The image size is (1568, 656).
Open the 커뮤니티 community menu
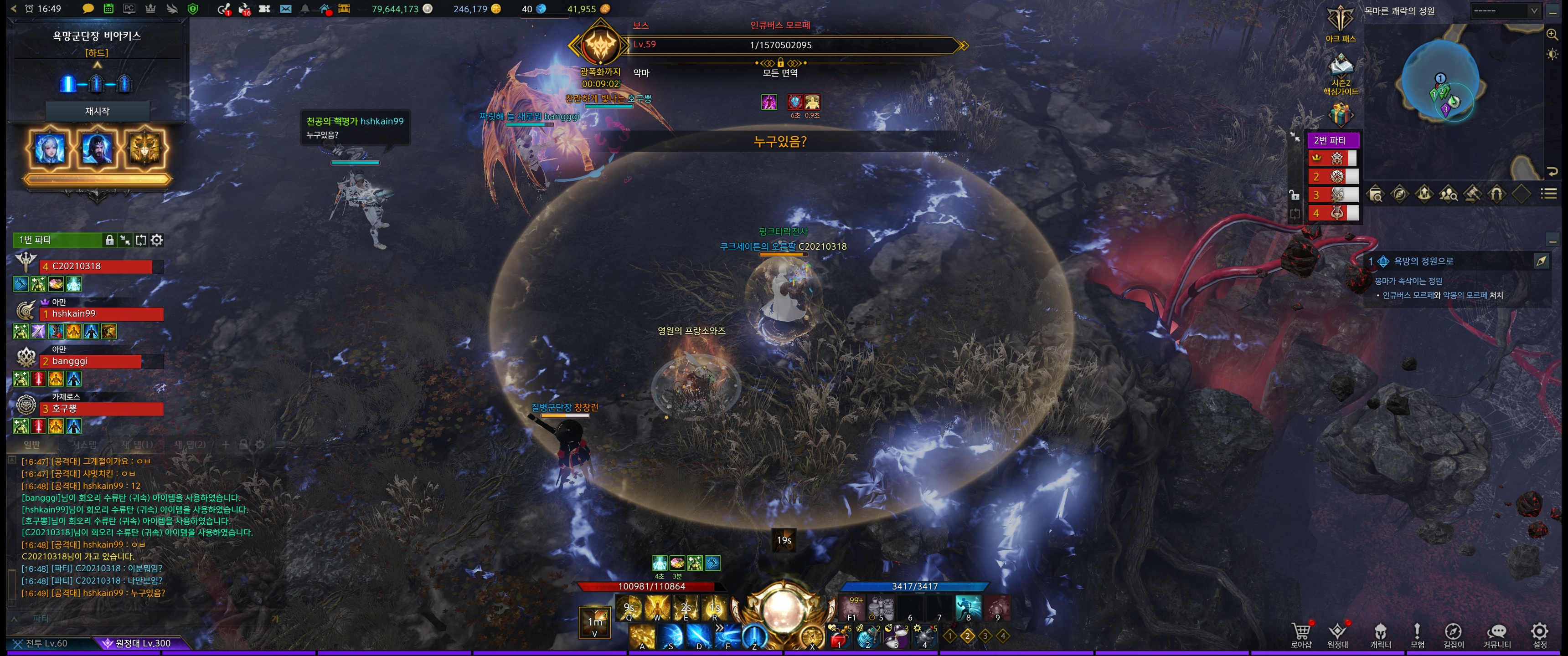coord(1497,634)
